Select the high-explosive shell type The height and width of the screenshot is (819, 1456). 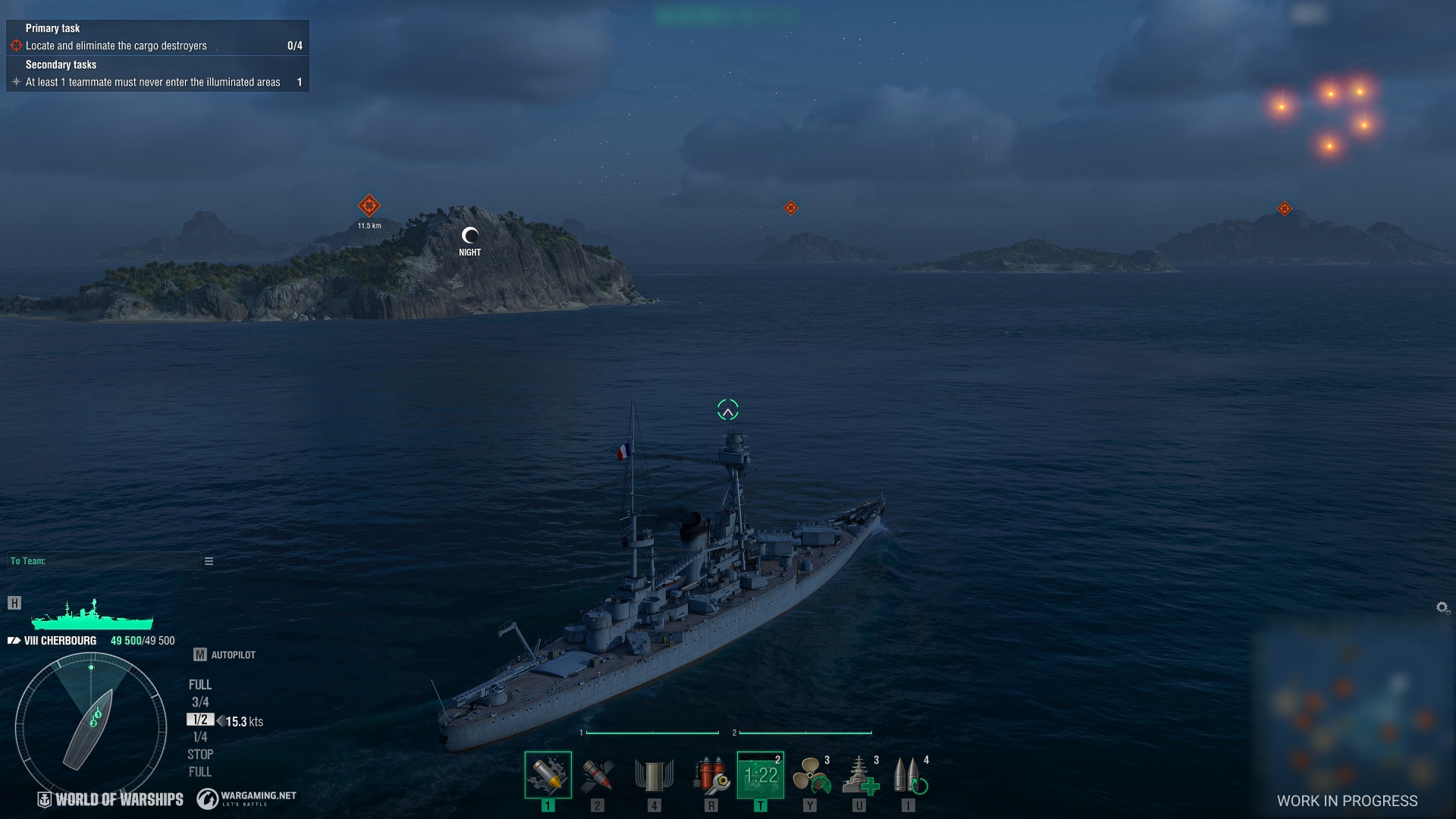tap(548, 775)
